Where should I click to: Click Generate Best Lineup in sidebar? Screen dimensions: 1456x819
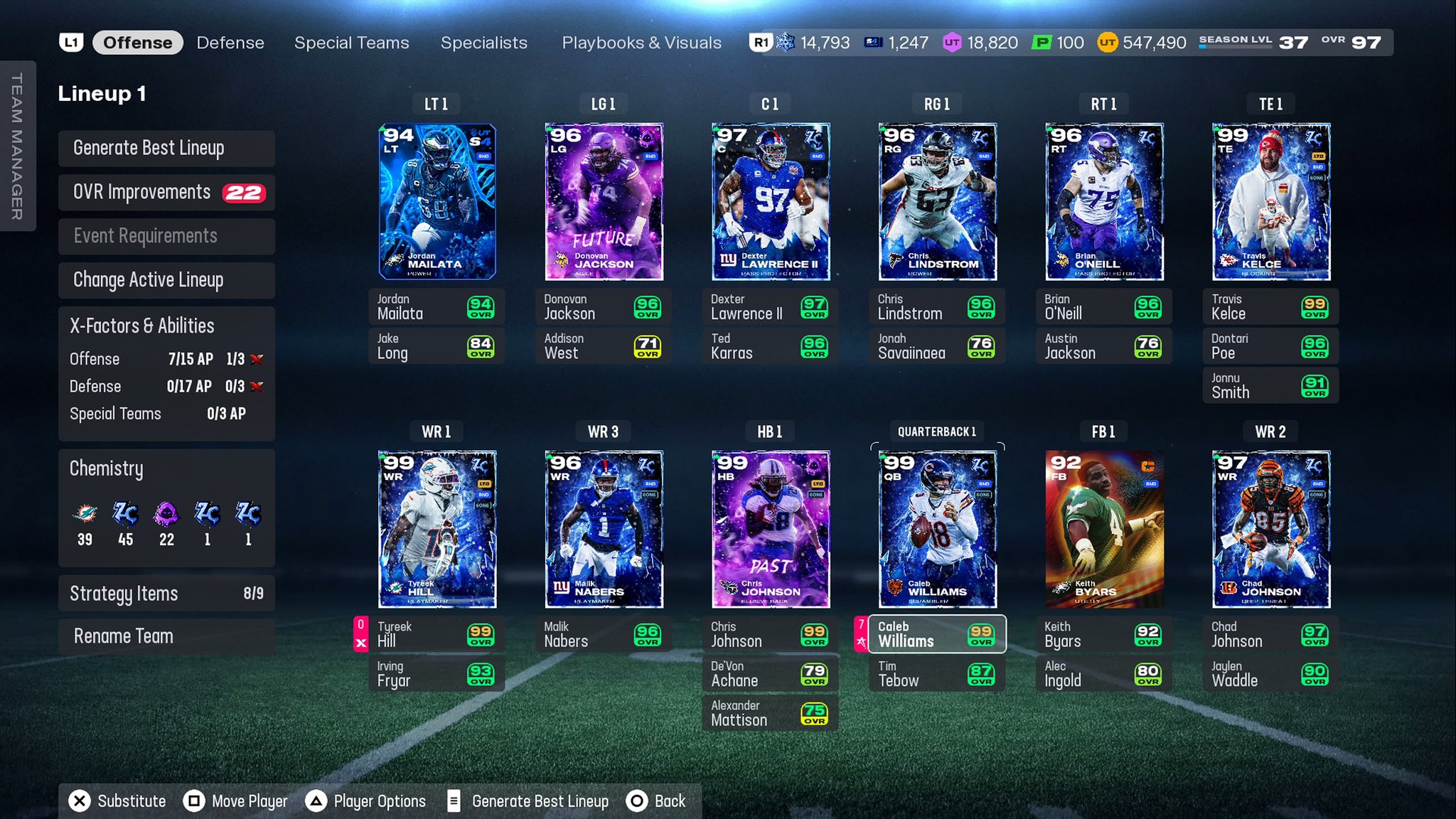click(x=166, y=148)
